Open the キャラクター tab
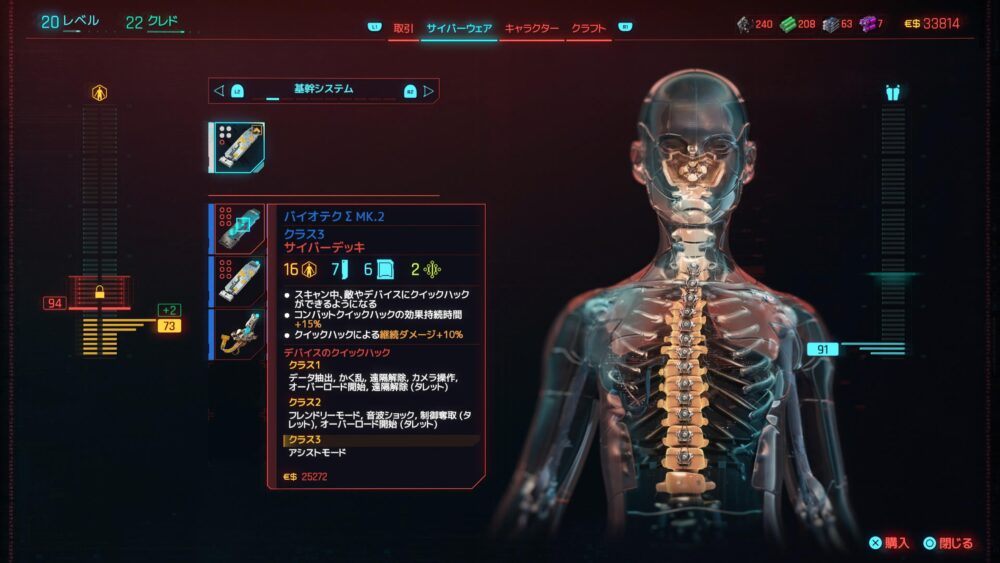This screenshot has height=563, width=1000. (531, 29)
